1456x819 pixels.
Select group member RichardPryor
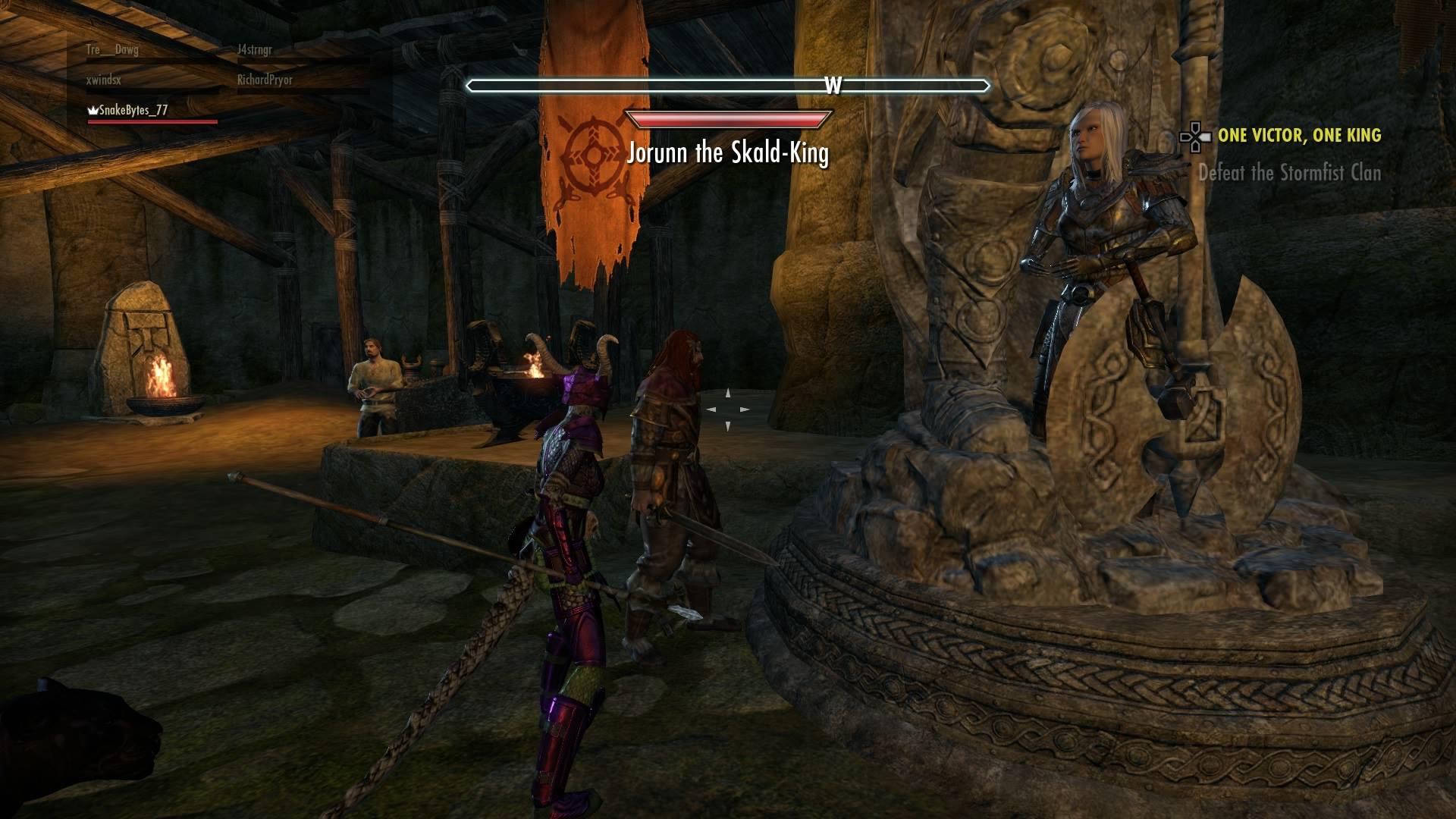pyautogui.click(x=265, y=80)
